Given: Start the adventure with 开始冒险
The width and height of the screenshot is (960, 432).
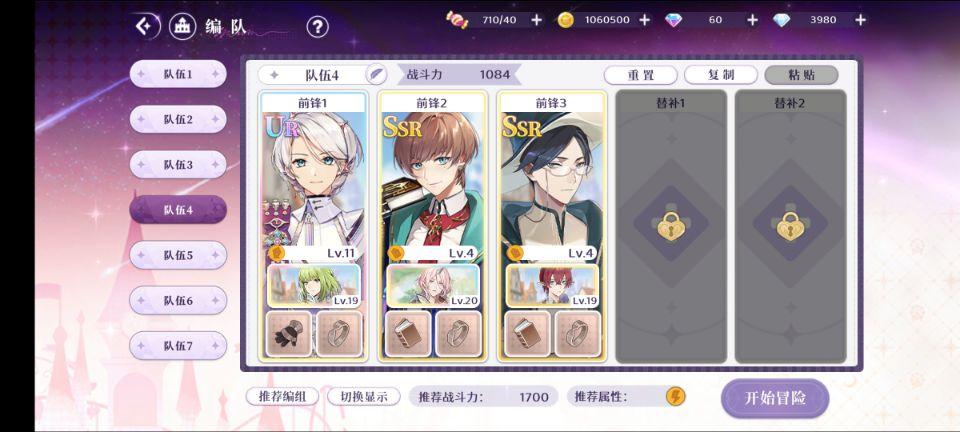Looking at the screenshot, I should (775, 398).
